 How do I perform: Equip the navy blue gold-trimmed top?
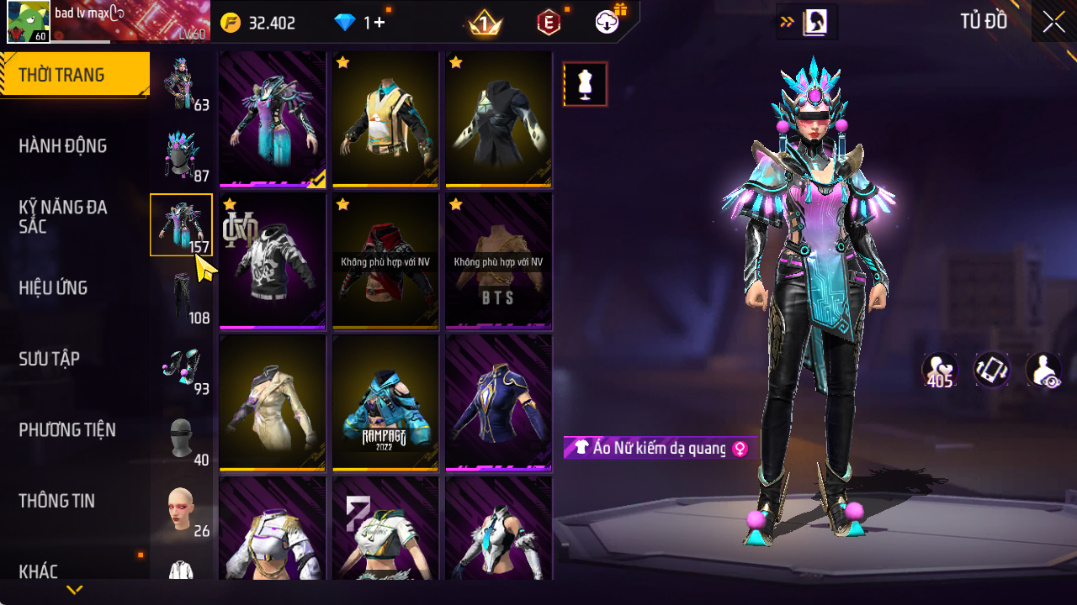pos(498,402)
